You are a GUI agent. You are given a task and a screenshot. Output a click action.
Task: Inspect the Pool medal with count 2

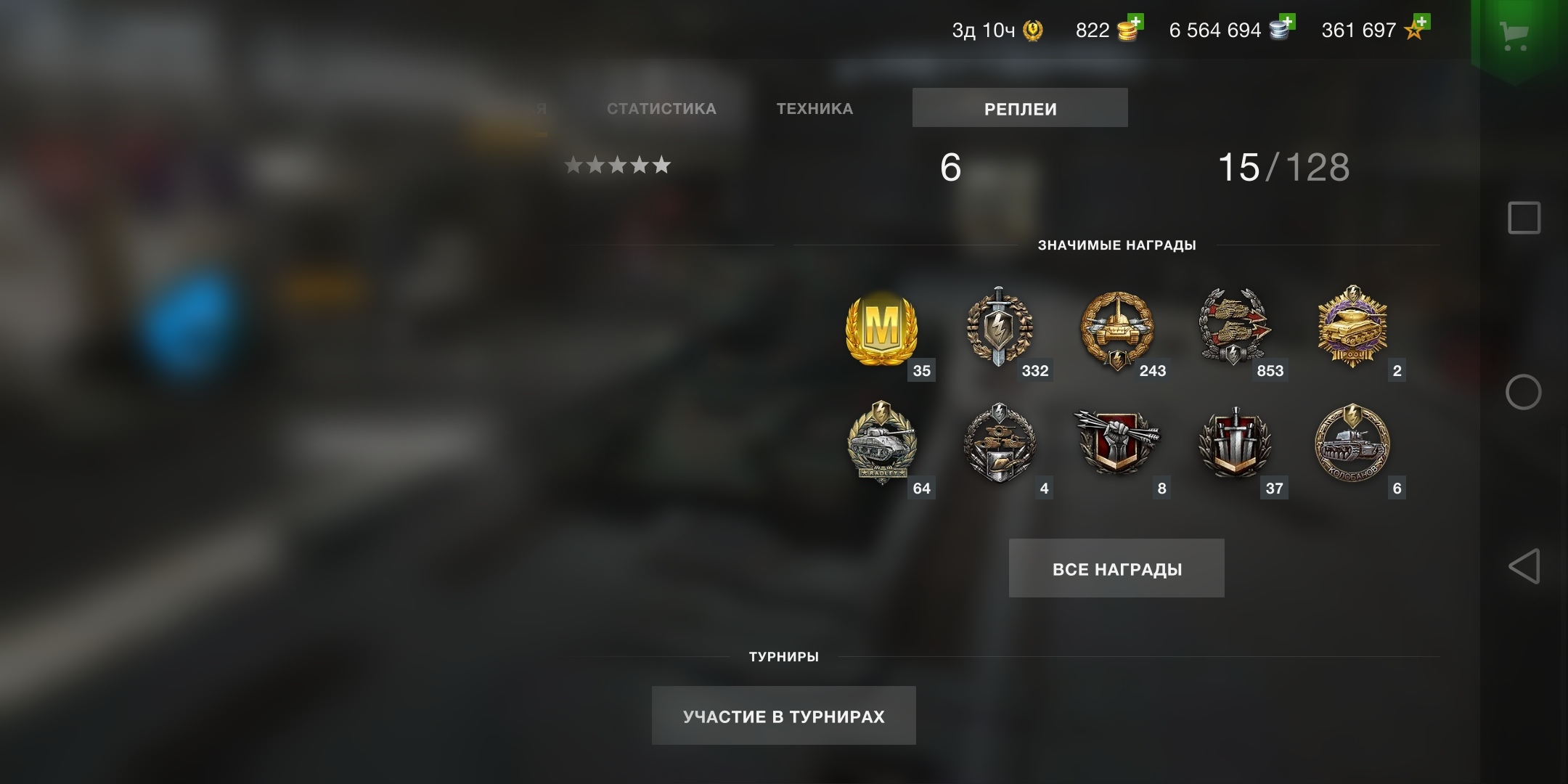pos(1352,327)
